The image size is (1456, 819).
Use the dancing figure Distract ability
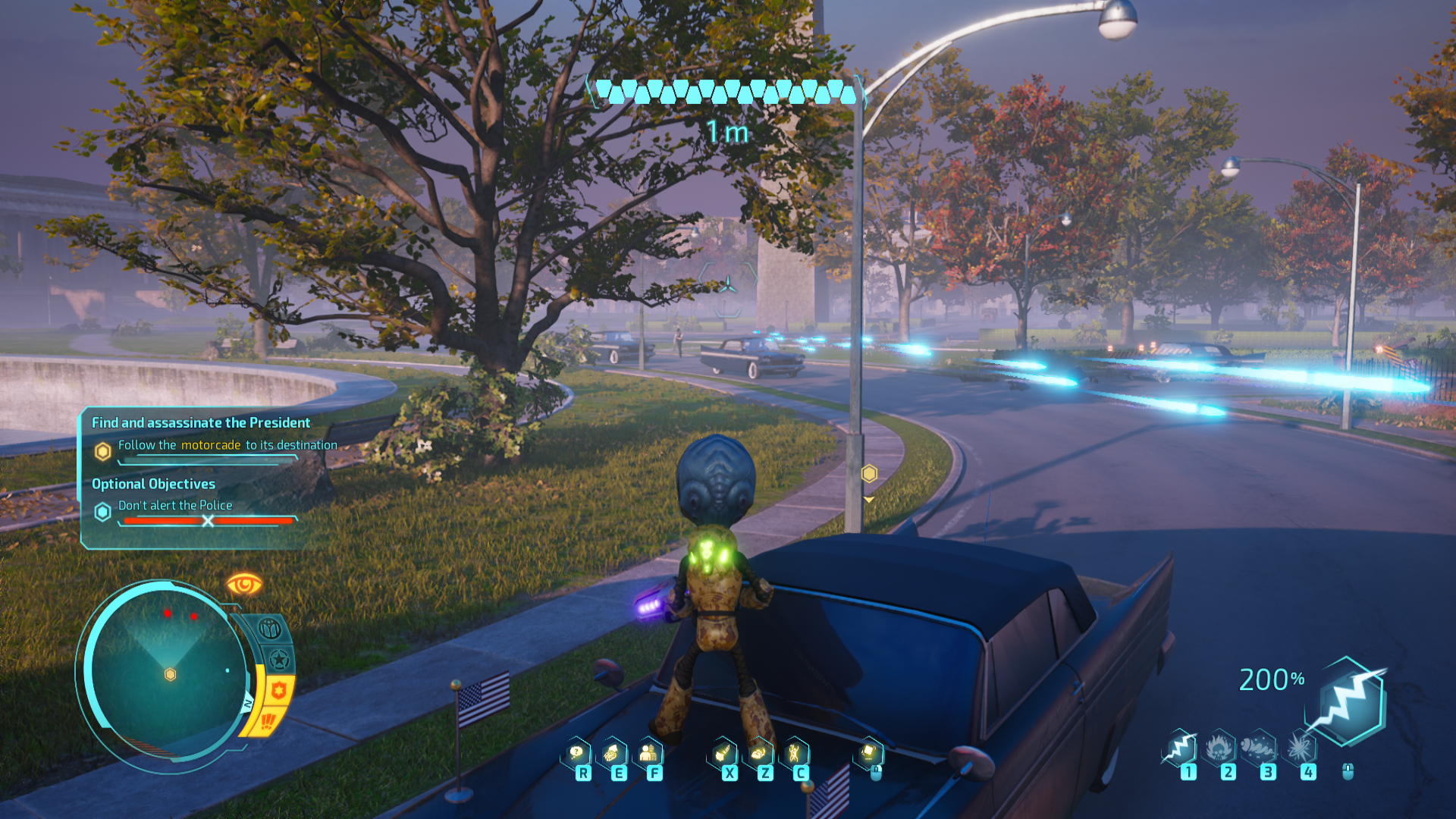[794, 753]
